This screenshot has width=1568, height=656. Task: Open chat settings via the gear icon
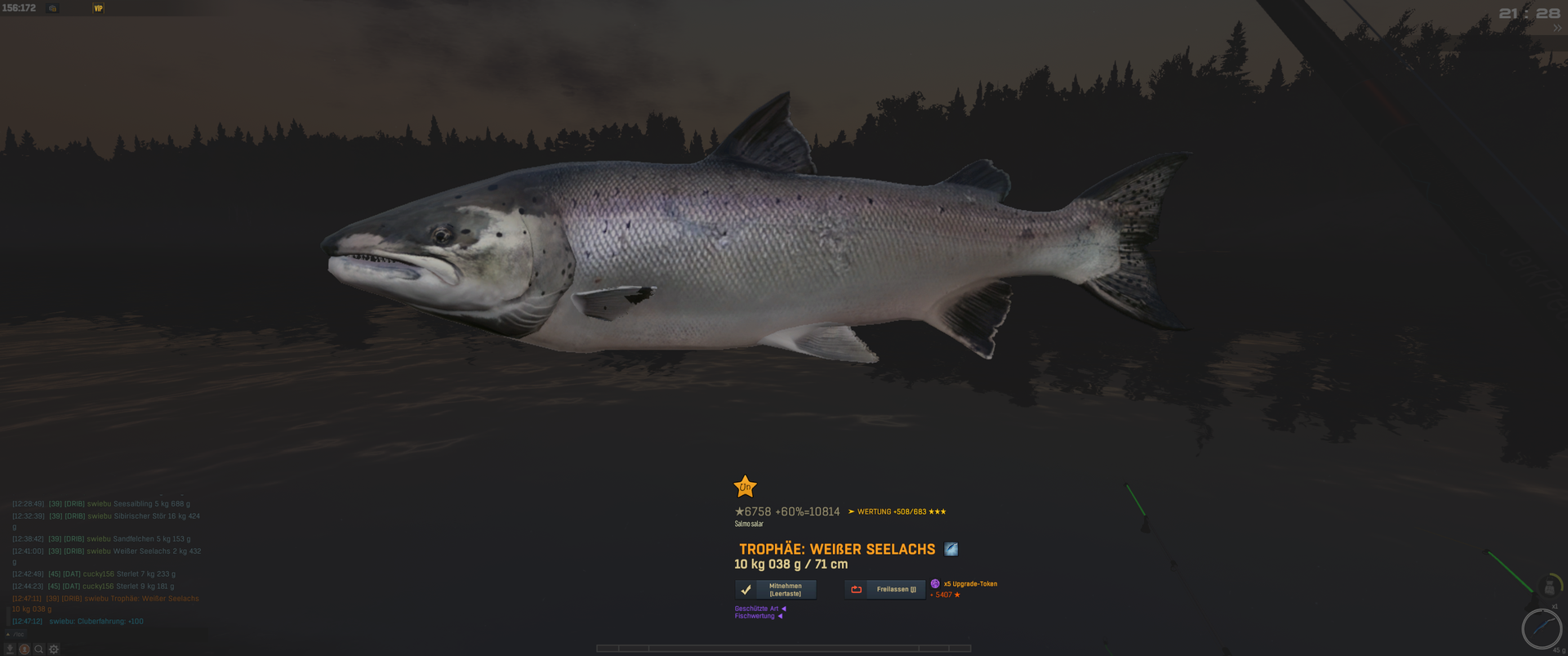coord(54,649)
